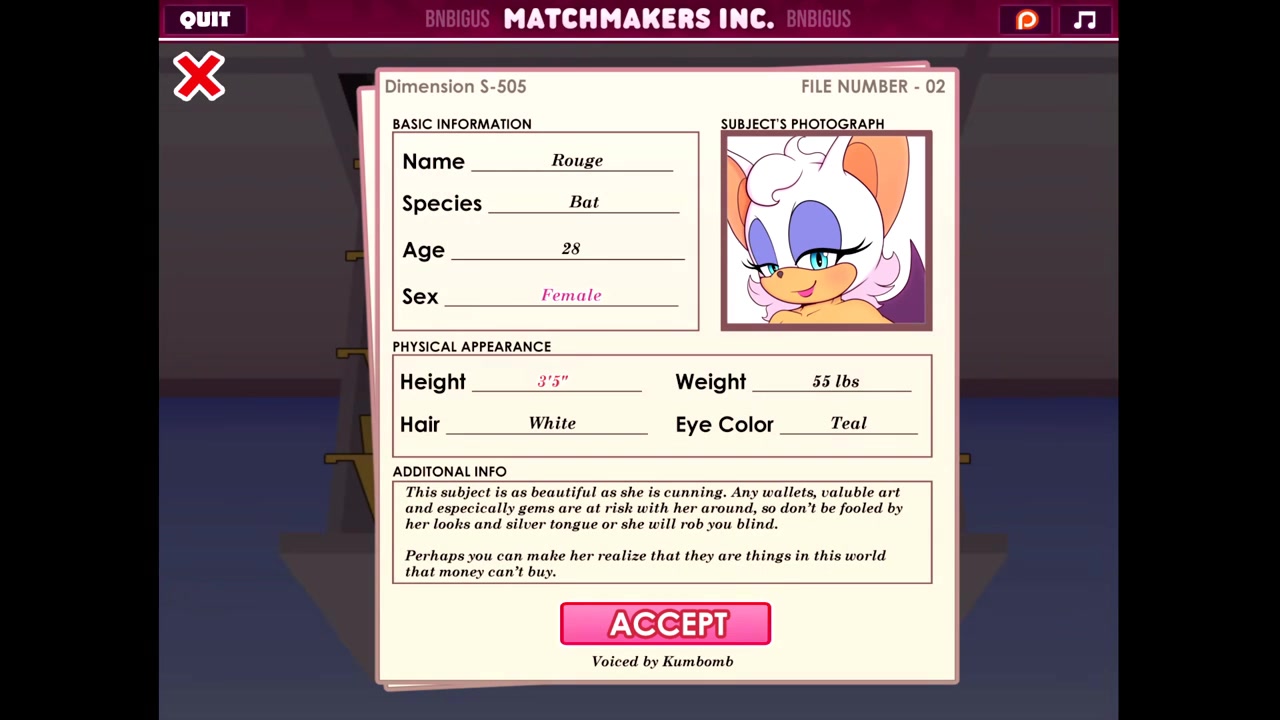This screenshot has width=1280, height=720.
Task: Open the Patreon link icon
Action: click(x=1027, y=19)
